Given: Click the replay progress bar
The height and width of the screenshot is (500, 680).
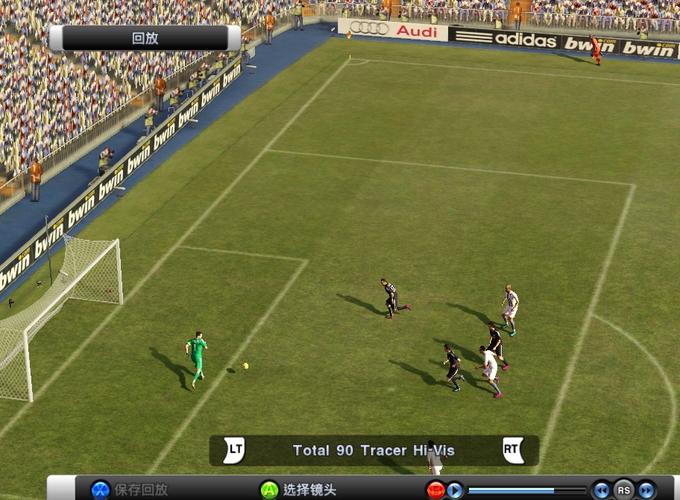Looking at the screenshot, I should click(527, 490).
